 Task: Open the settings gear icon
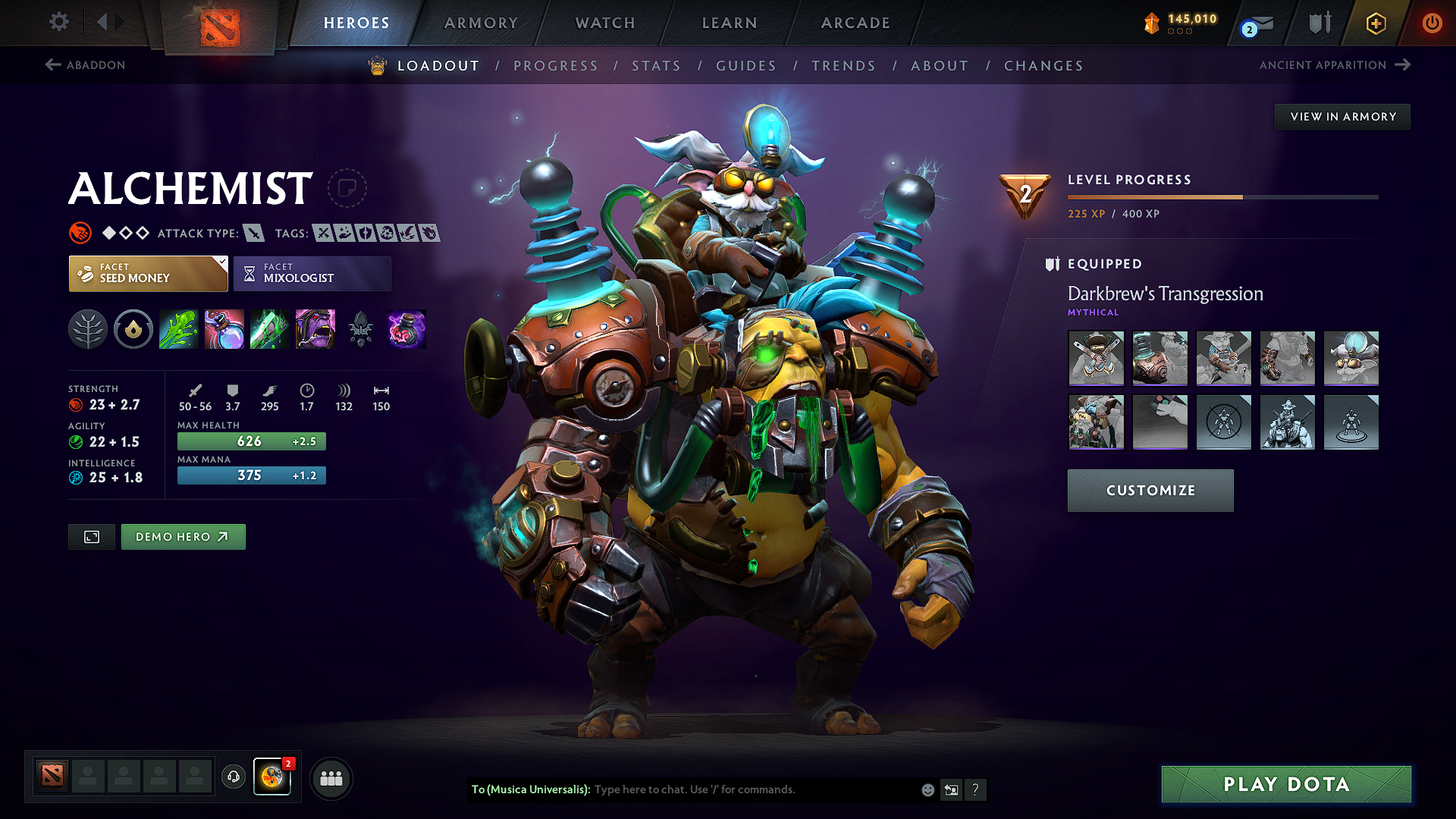[x=58, y=22]
